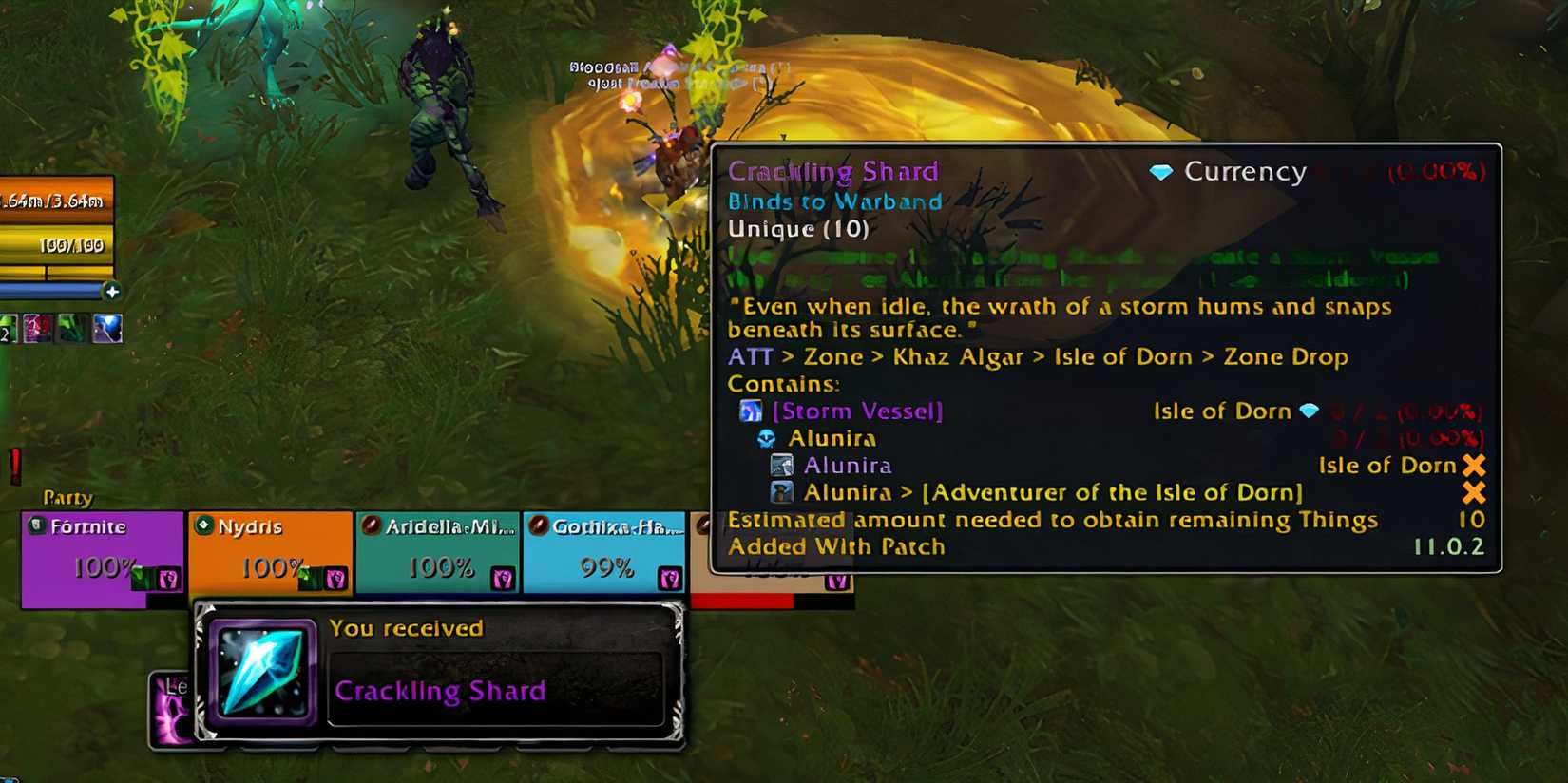Screen dimensions: 1568x783
Task: Toggle the orange X next to Isle of Dorn
Action: coord(1474,465)
